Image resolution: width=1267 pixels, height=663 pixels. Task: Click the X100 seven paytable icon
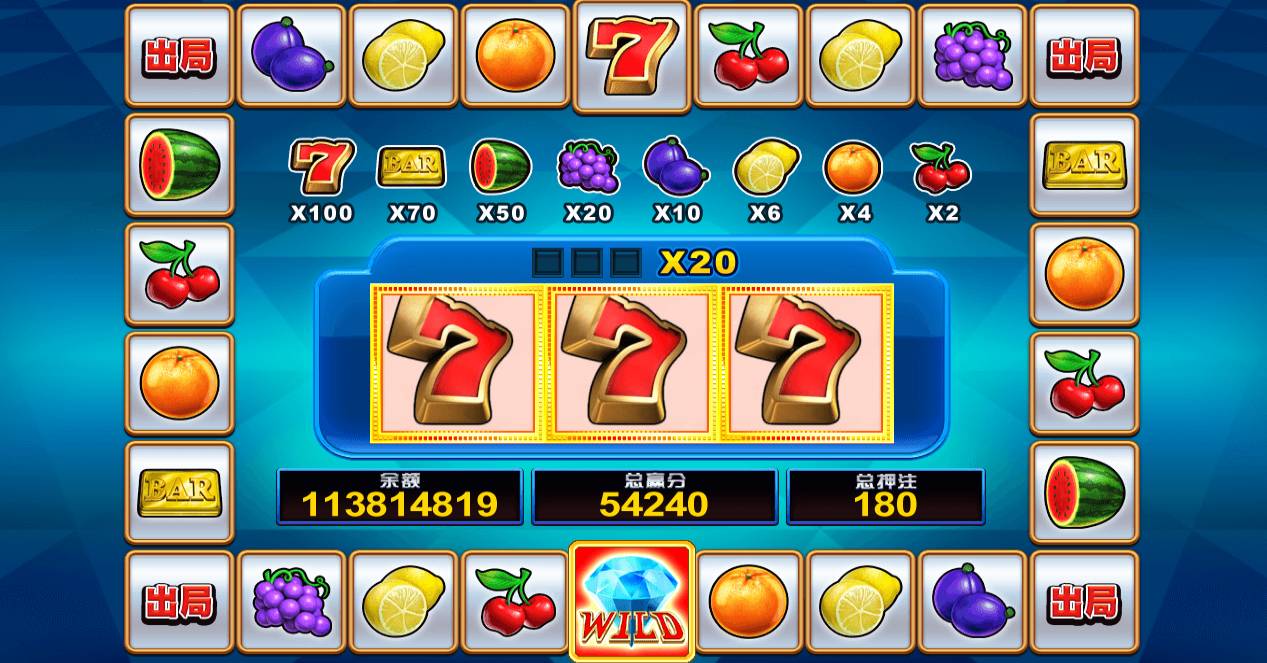(x=322, y=166)
